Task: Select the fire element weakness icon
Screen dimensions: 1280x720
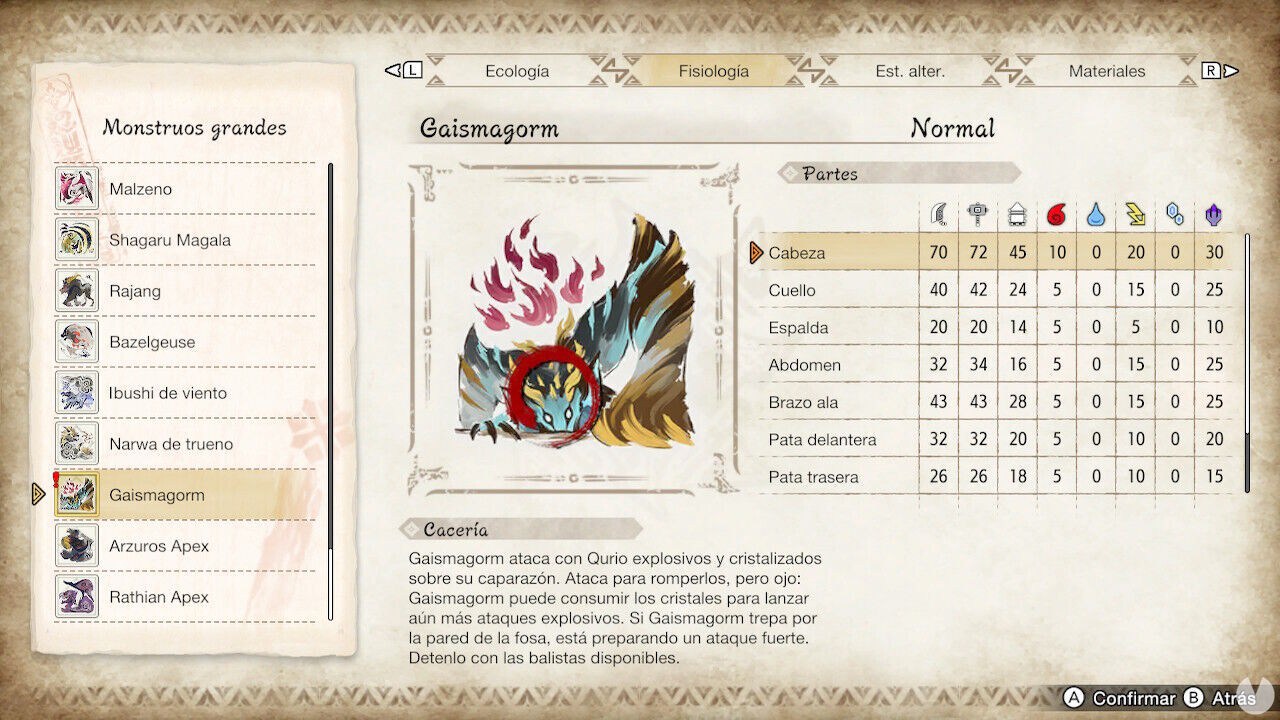Action: [1057, 213]
